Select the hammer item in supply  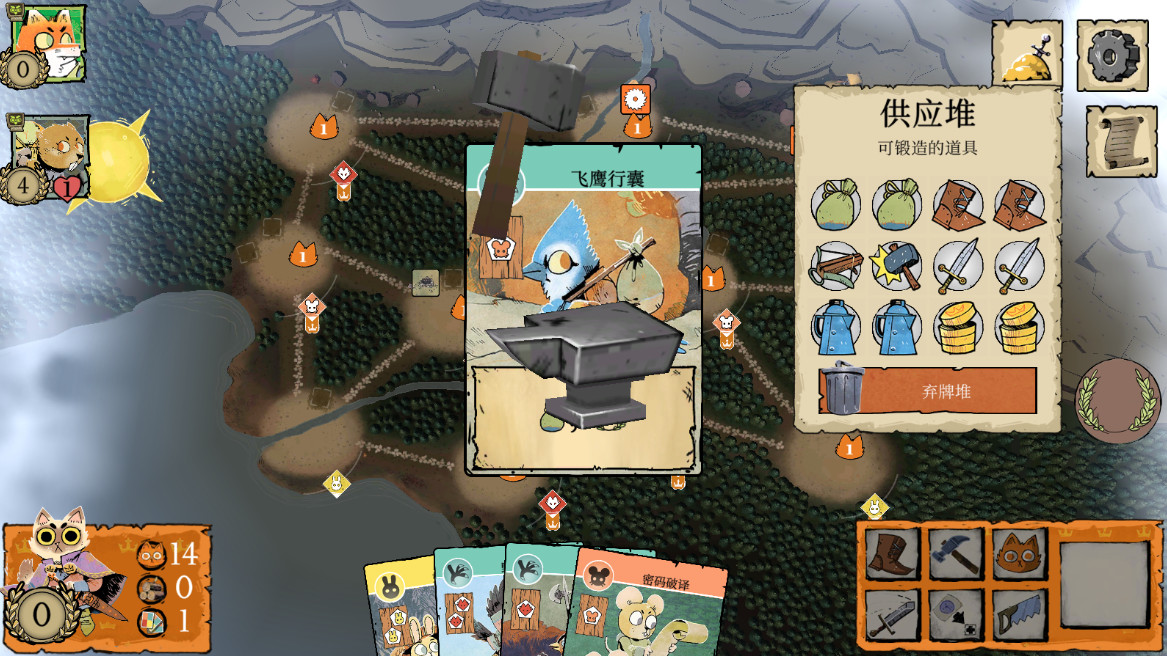[896, 267]
